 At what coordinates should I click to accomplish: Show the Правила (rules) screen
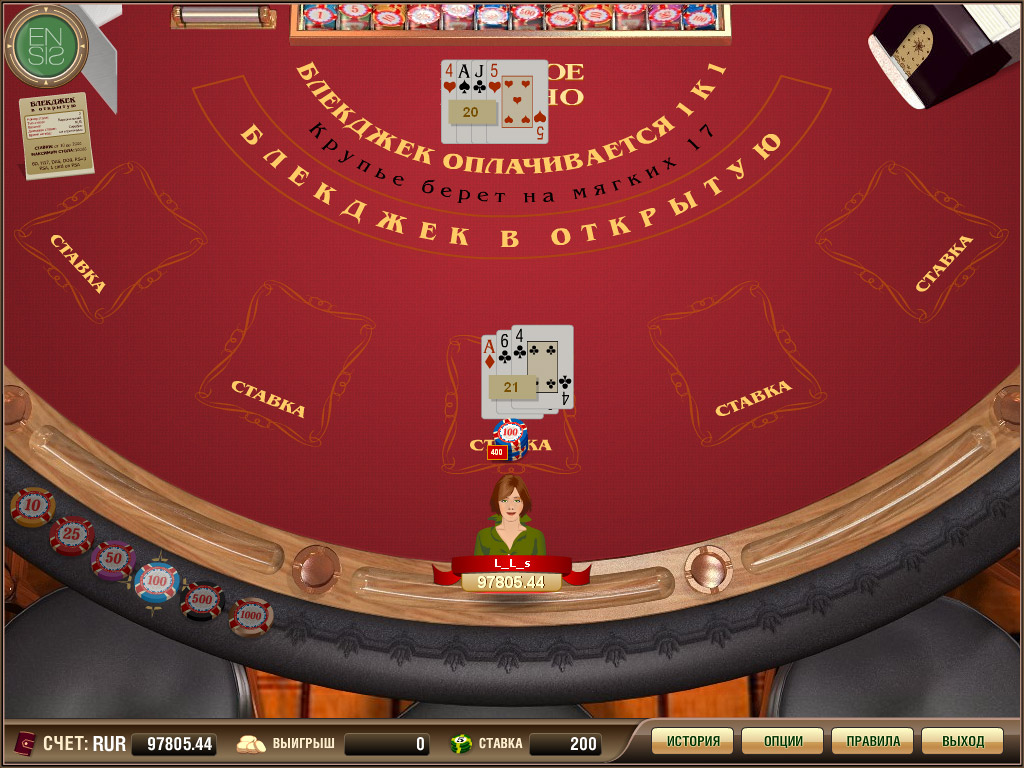872,741
